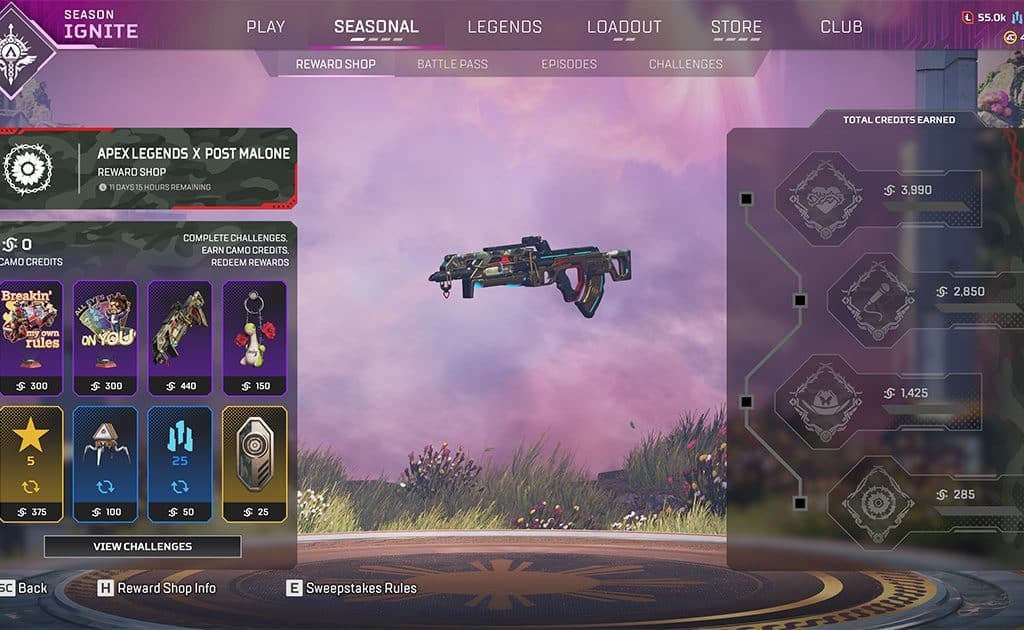Image resolution: width=1024 pixels, height=630 pixels.
Task: Open the Loadout tab
Action: click(x=624, y=27)
